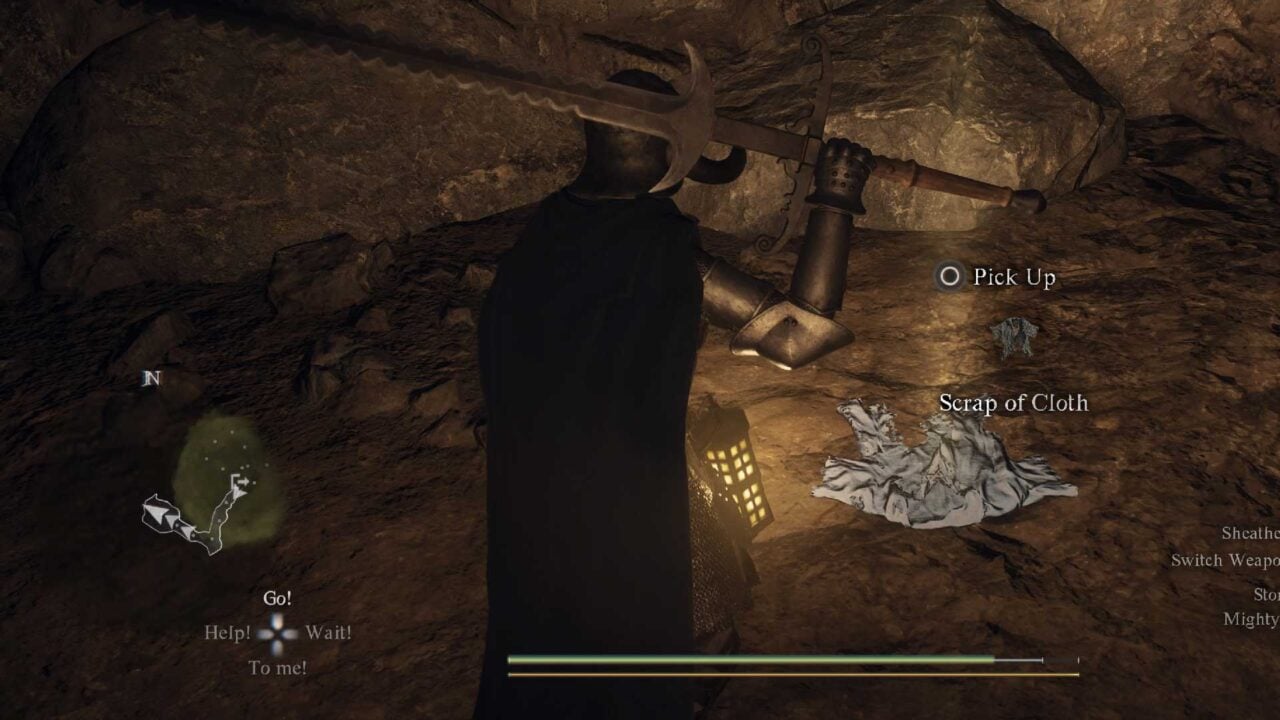The width and height of the screenshot is (1280, 720).
Task: Toggle the Sheathe weapon option
Action: click(1252, 533)
